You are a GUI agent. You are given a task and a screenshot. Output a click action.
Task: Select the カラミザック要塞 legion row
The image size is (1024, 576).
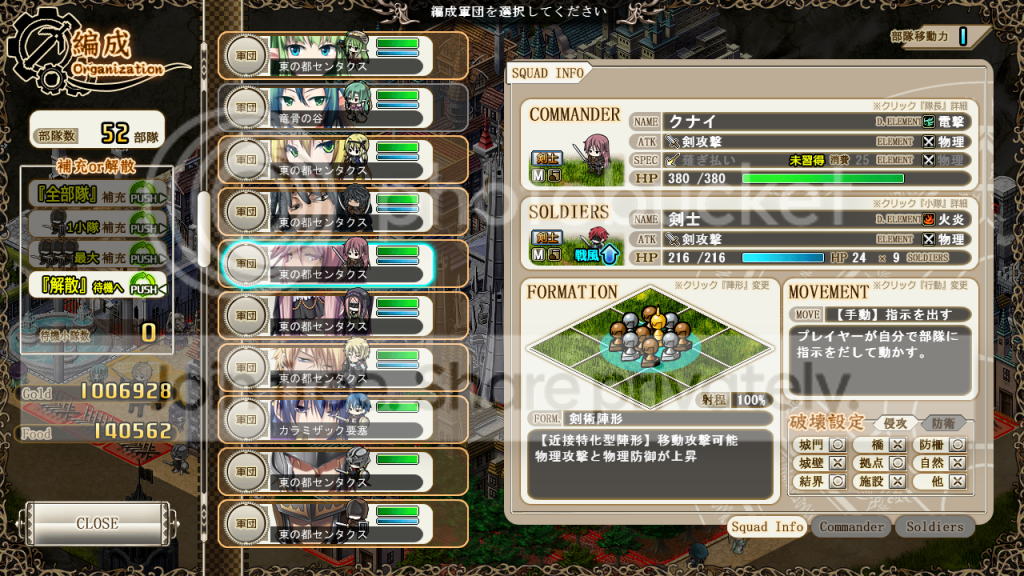(343, 420)
